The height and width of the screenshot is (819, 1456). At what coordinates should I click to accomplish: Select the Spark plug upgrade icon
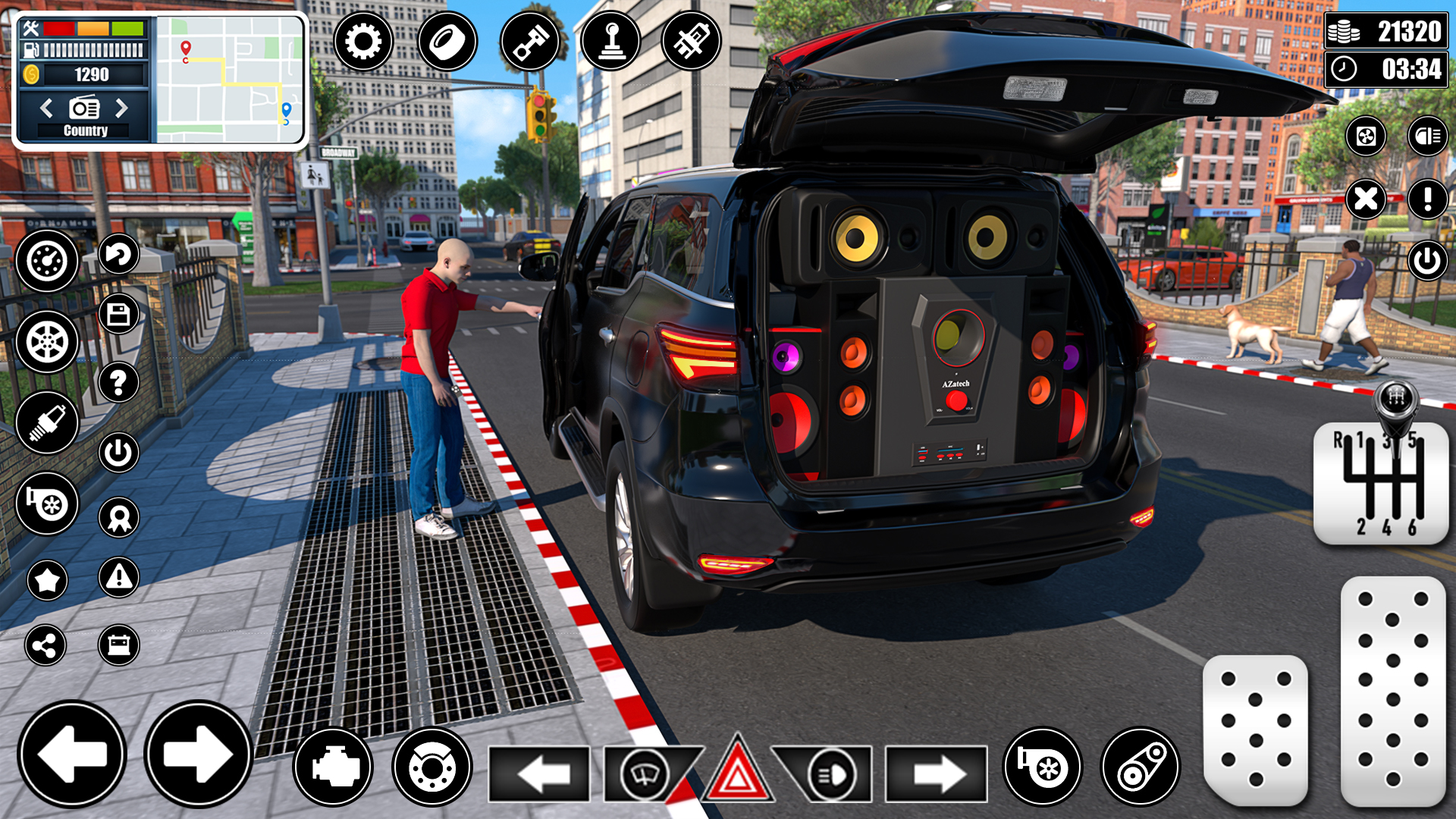point(48,422)
